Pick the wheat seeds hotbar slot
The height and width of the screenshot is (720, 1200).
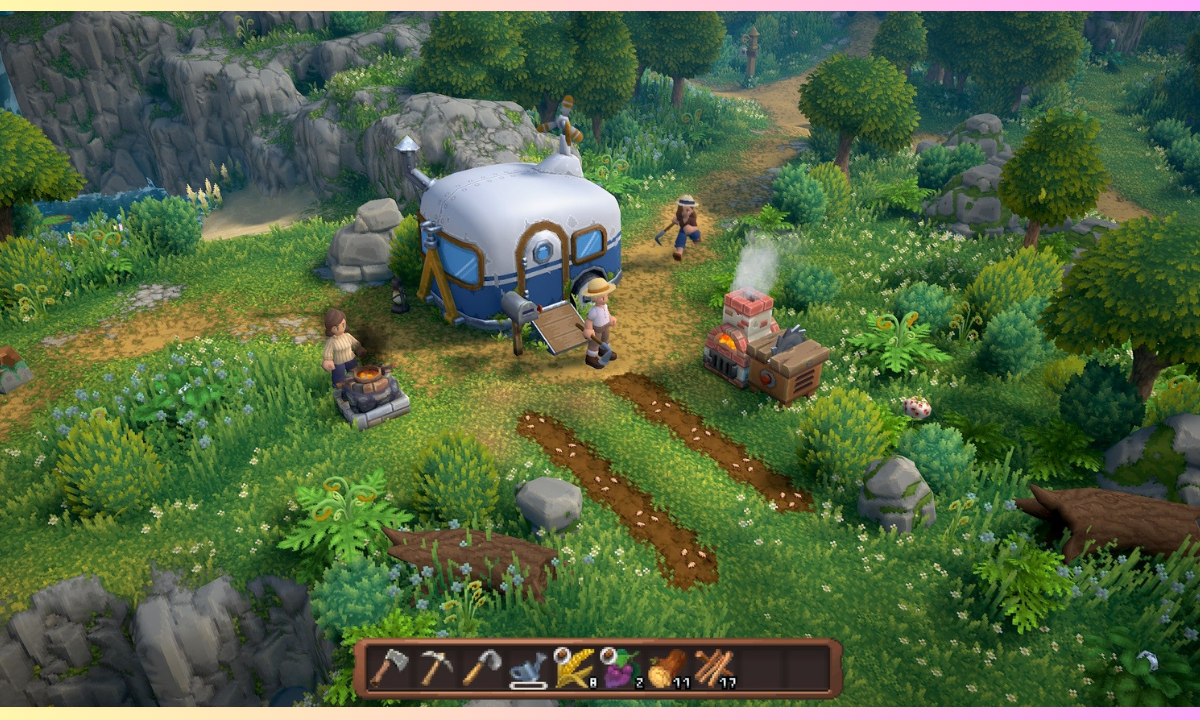pos(573,668)
